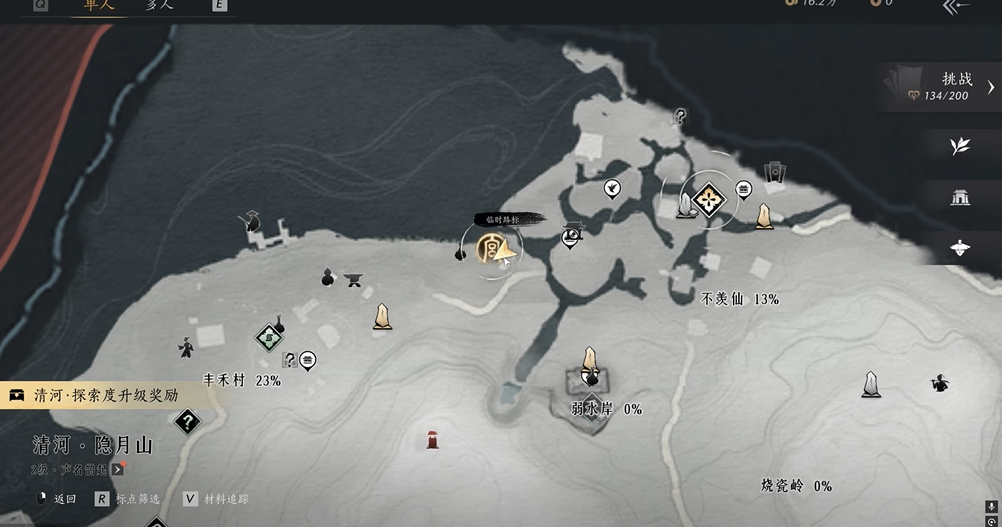The width and height of the screenshot is (1002, 527).
Task: Select the leaf sprig filter button
Action: pyautogui.click(x=960, y=146)
